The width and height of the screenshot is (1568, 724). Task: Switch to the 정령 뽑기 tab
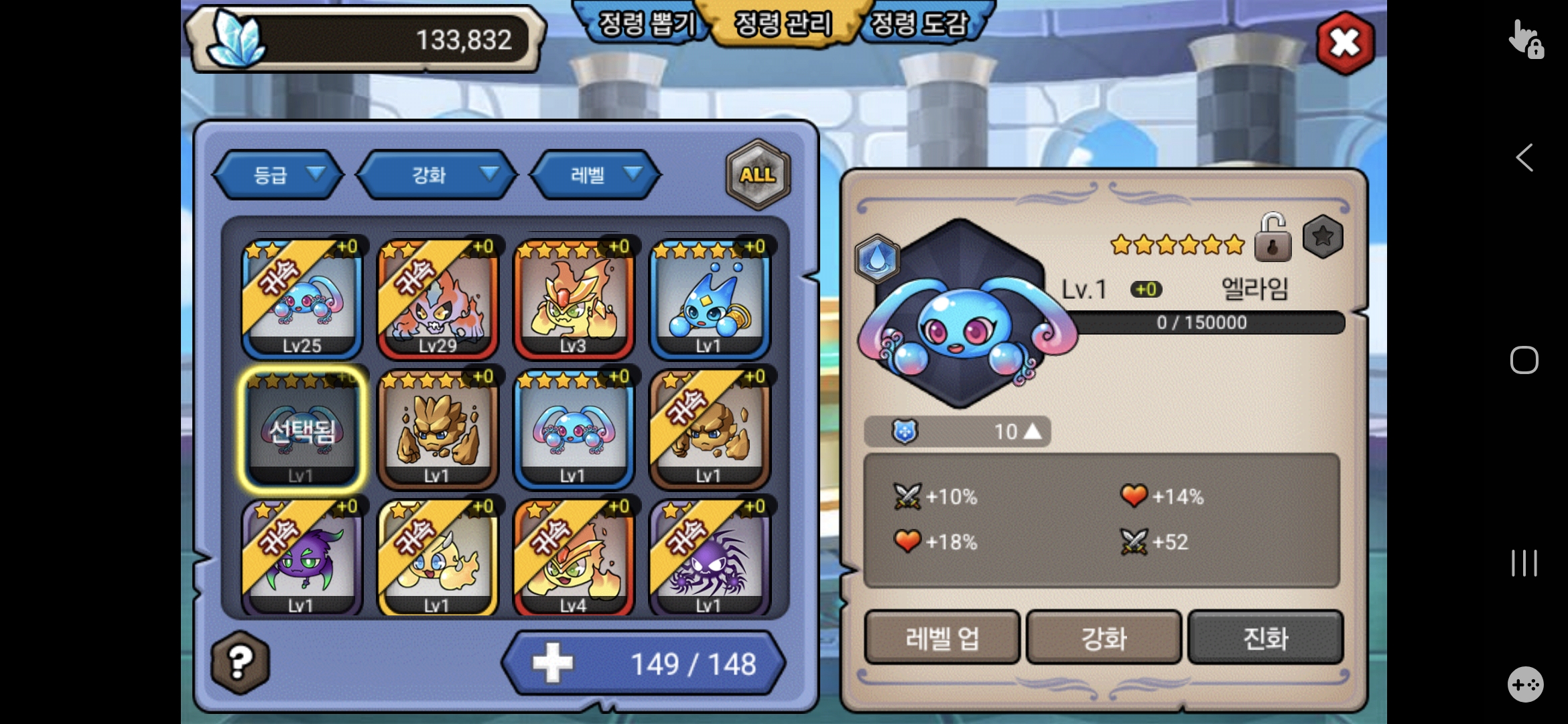tap(645, 25)
